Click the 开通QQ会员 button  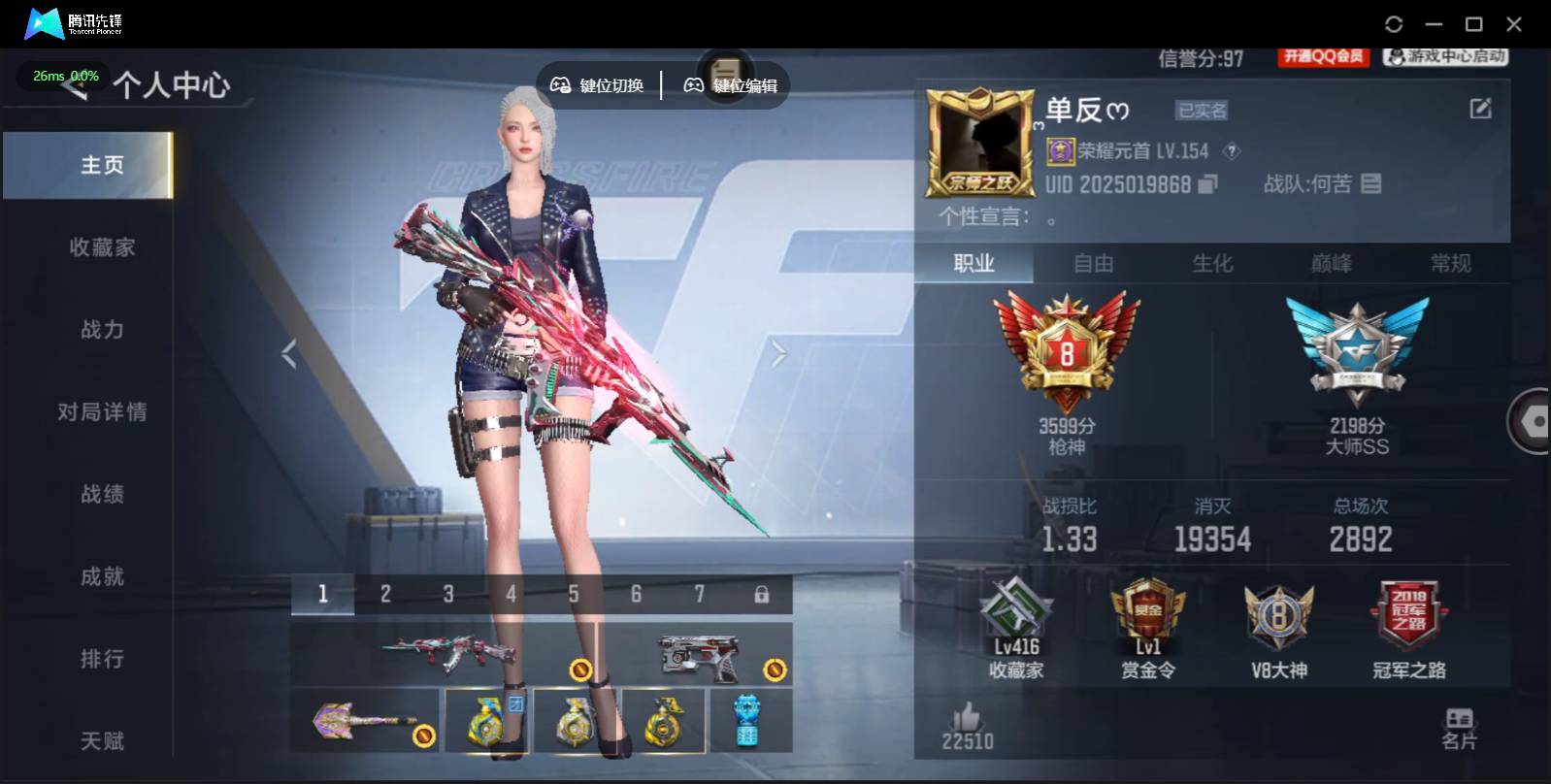pyautogui.click(x=1324, y=56)
